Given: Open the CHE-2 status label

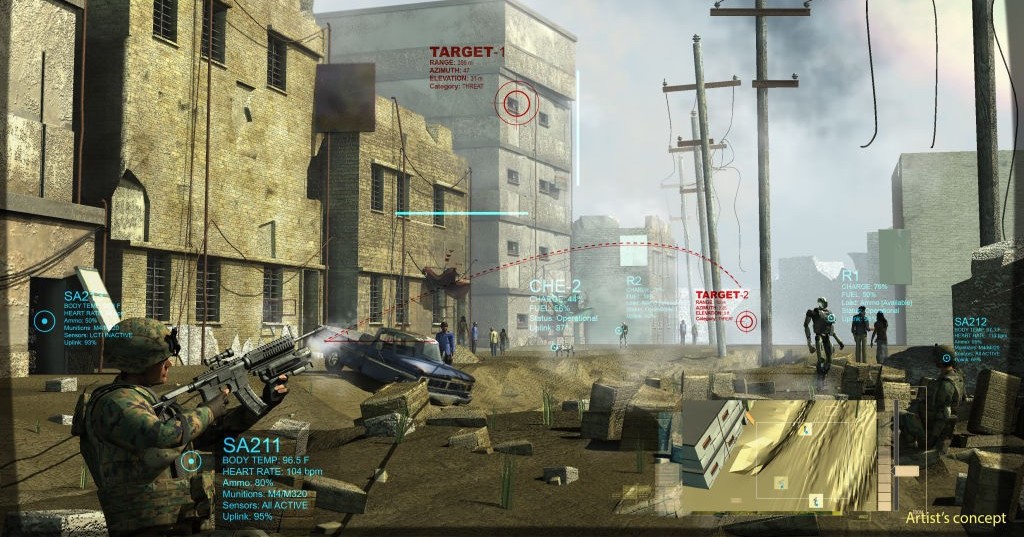Looking at the screenshot, I should point(555,286).
